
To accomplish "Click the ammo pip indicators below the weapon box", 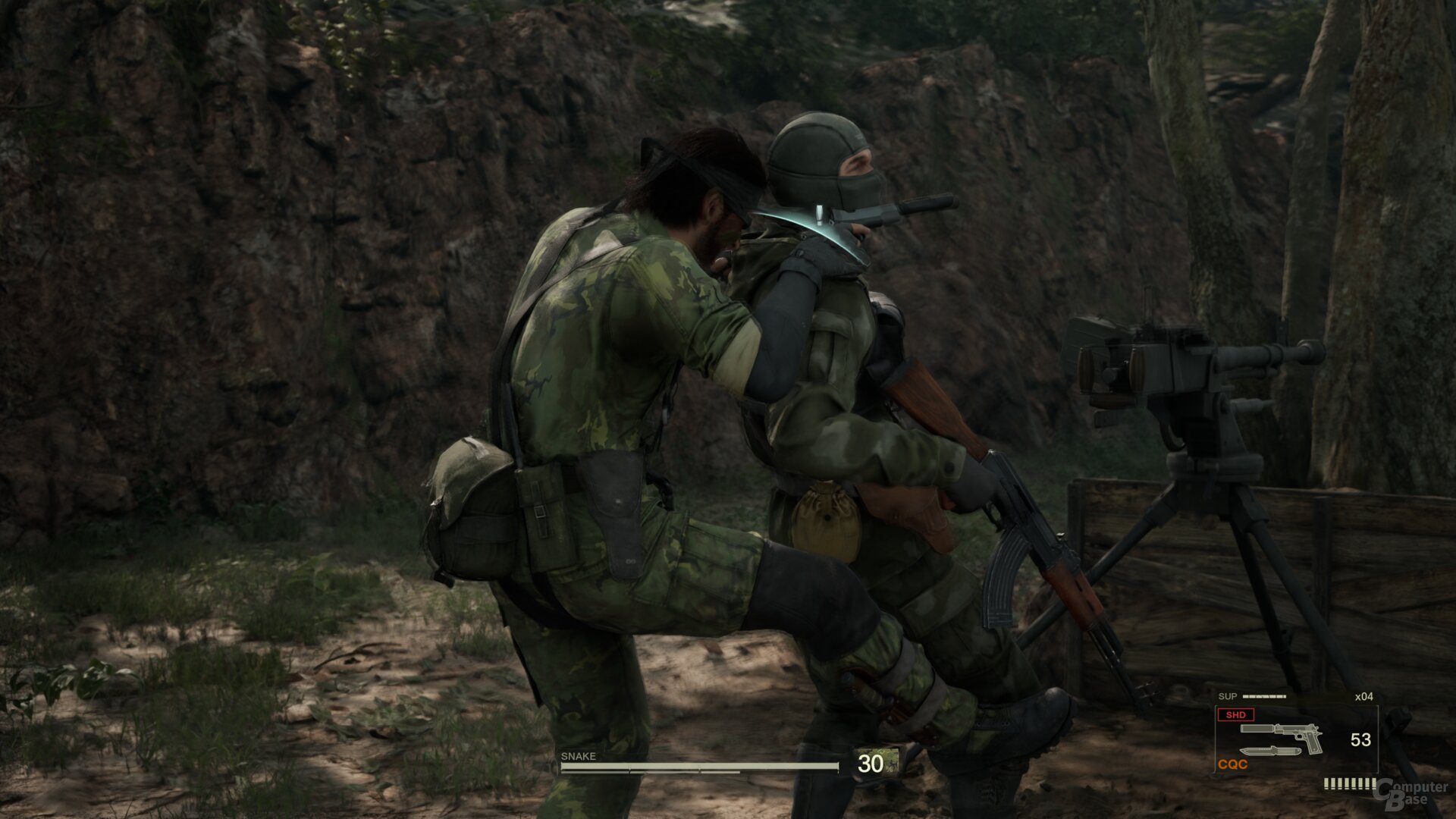I will tap(1350, 783).
